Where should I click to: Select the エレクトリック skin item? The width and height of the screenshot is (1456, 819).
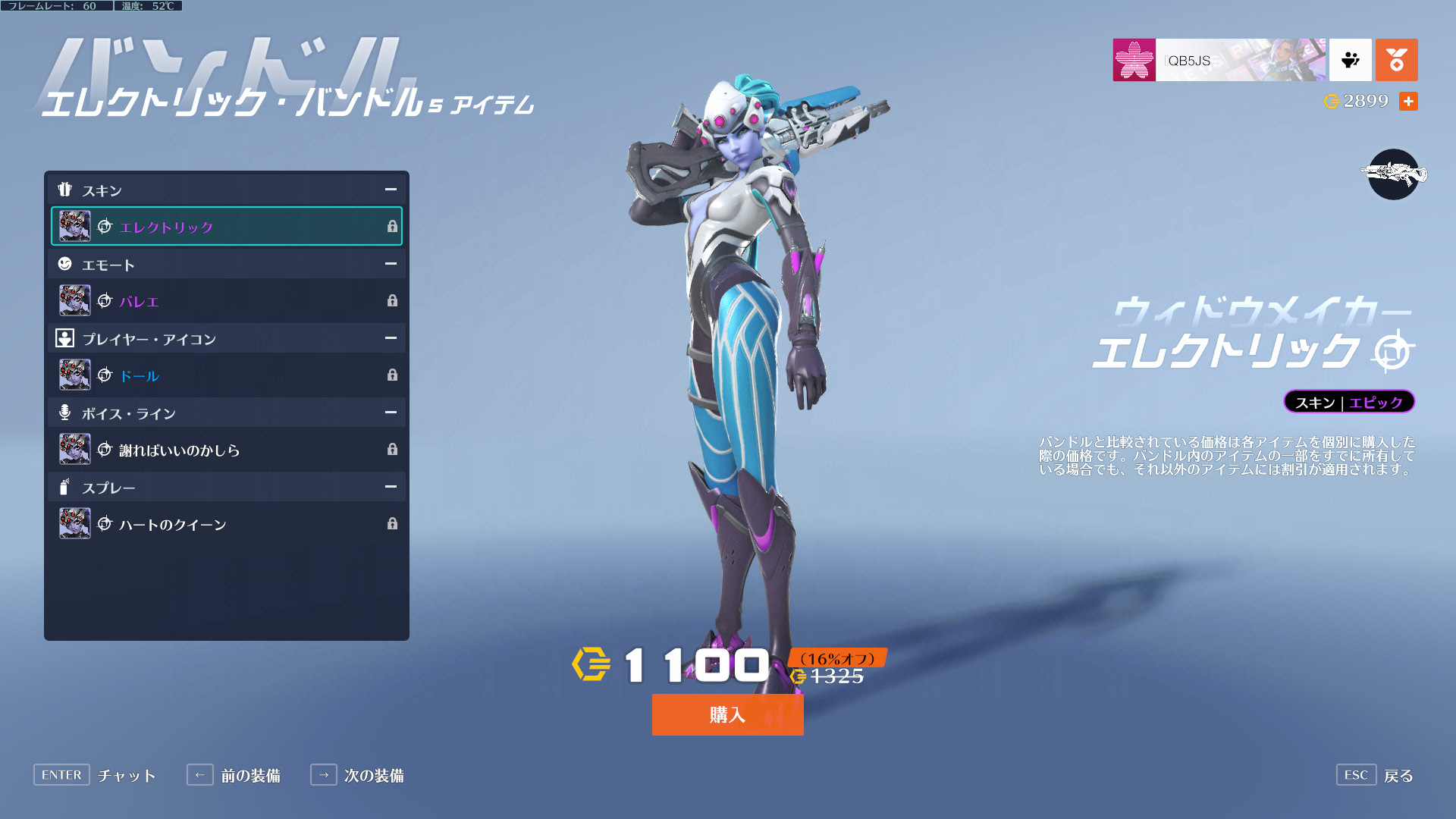226,227
